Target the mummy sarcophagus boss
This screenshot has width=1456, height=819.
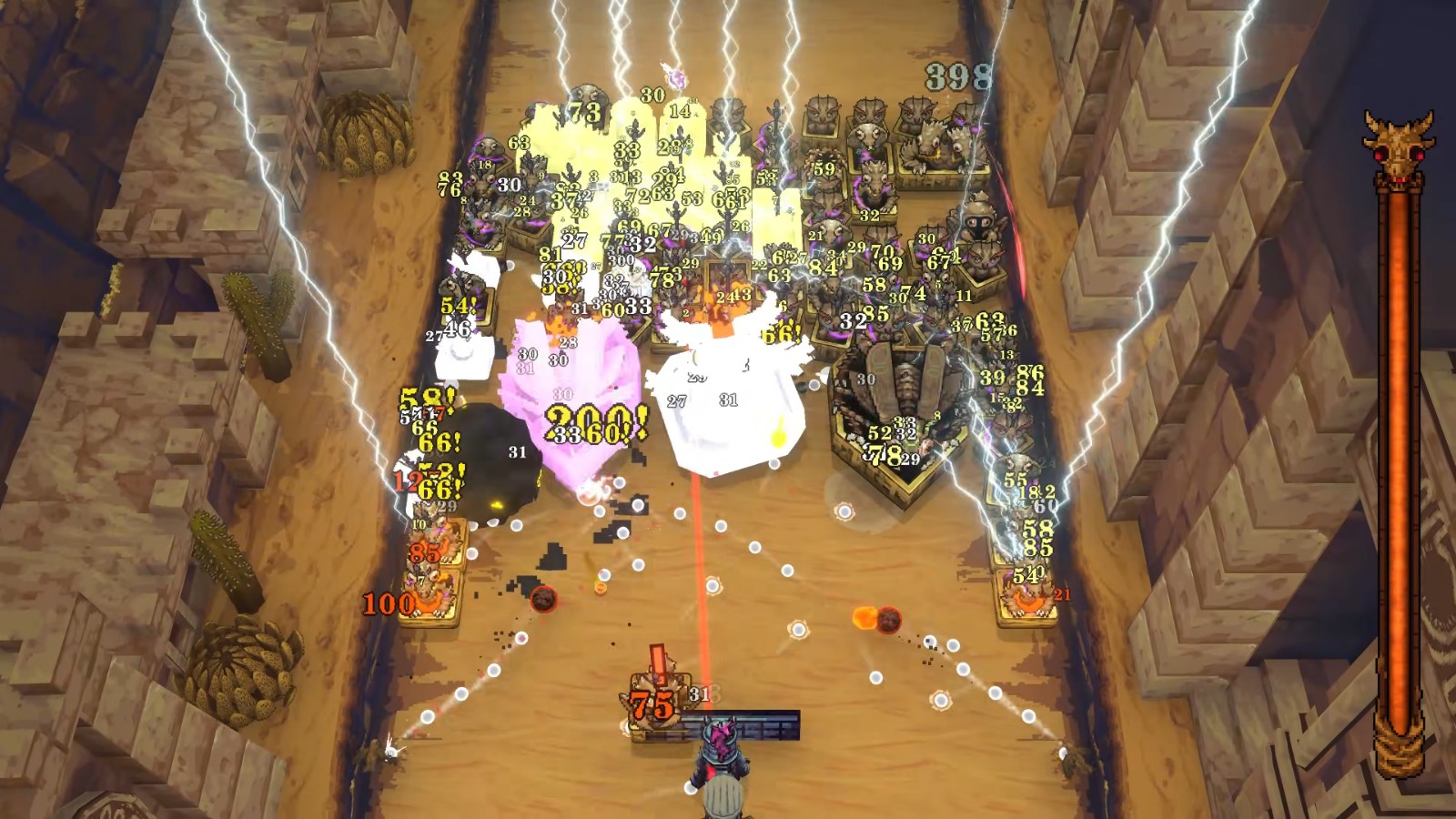tap(901, 382)
